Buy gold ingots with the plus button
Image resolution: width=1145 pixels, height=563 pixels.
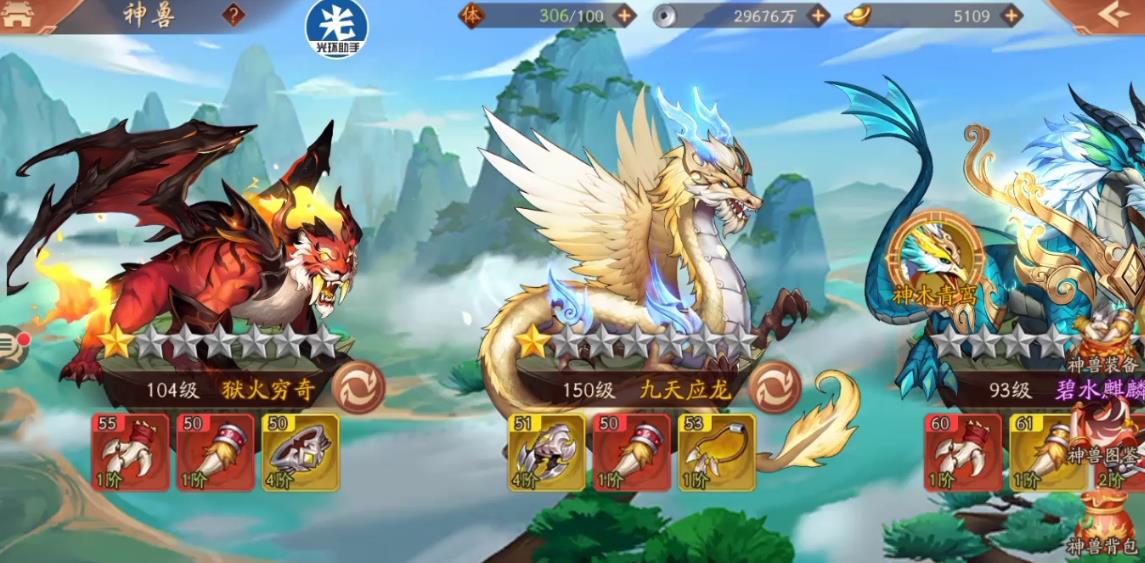tap(1011, 15)
